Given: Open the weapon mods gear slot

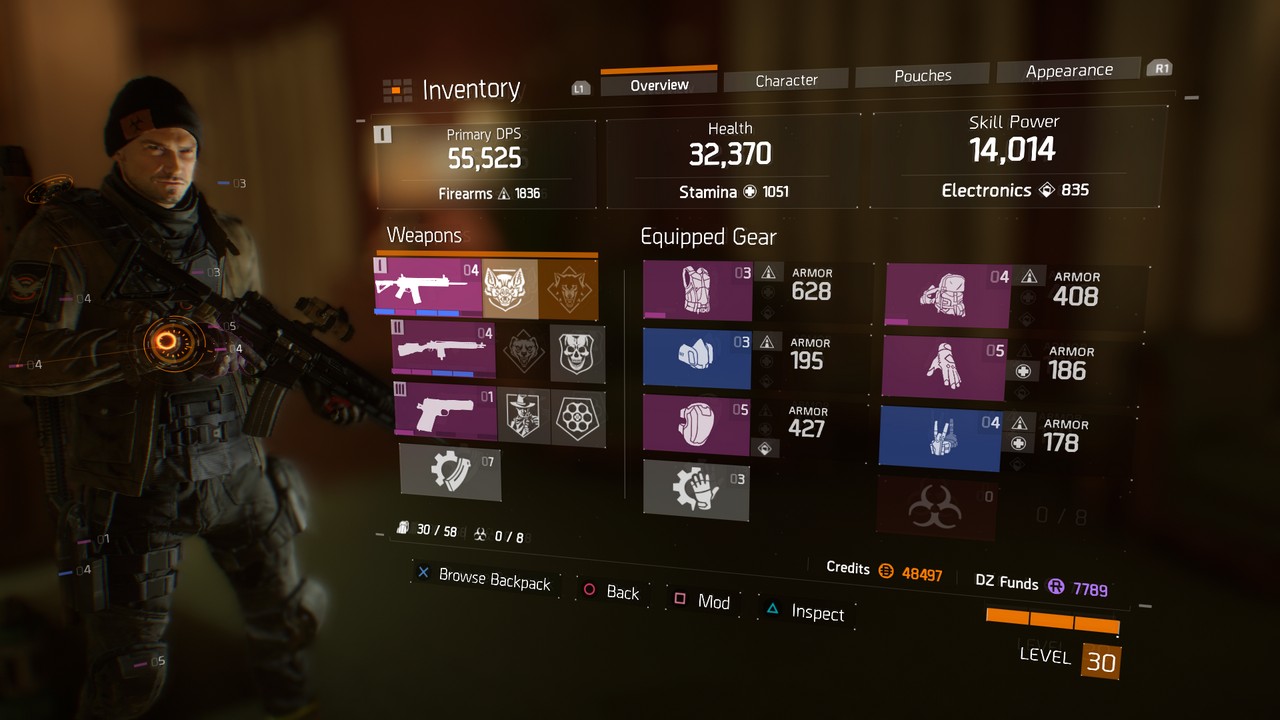Looking at the screenshot, I should tap(450, 471).
